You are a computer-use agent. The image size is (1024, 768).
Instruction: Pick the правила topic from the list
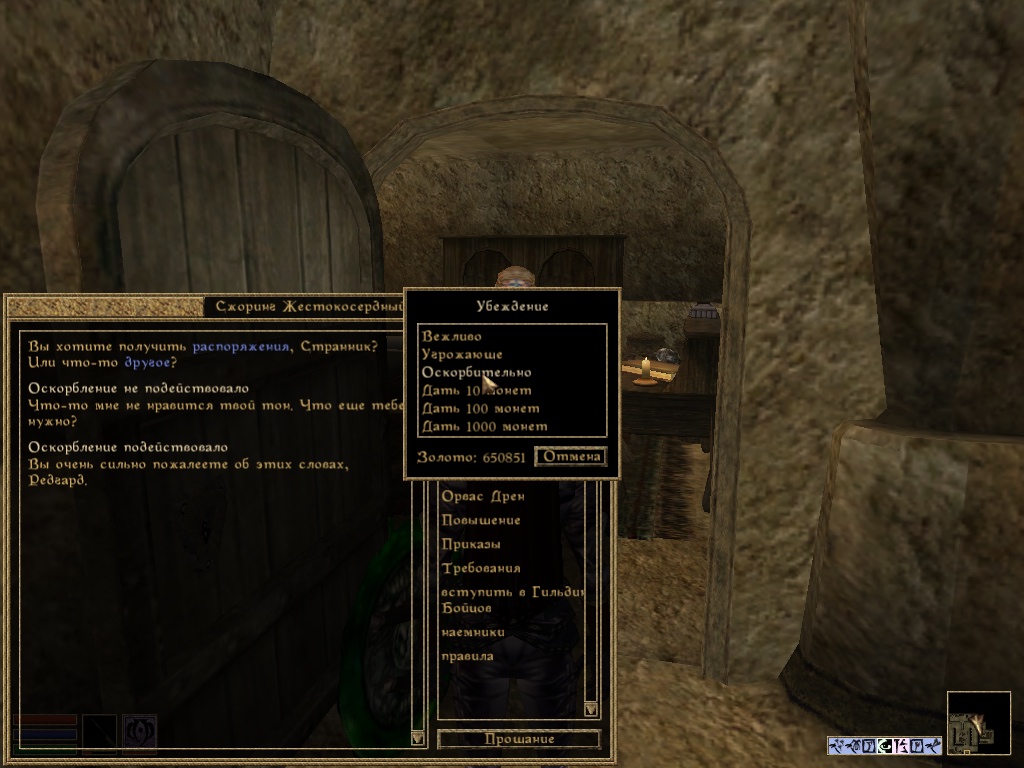tap(467, 657)
